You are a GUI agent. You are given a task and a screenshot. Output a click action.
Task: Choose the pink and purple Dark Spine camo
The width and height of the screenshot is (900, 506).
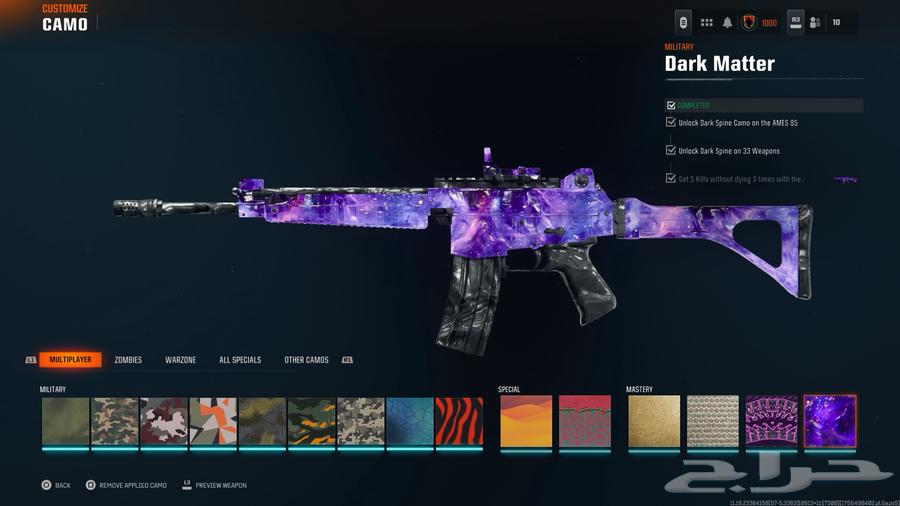[771, 421]
